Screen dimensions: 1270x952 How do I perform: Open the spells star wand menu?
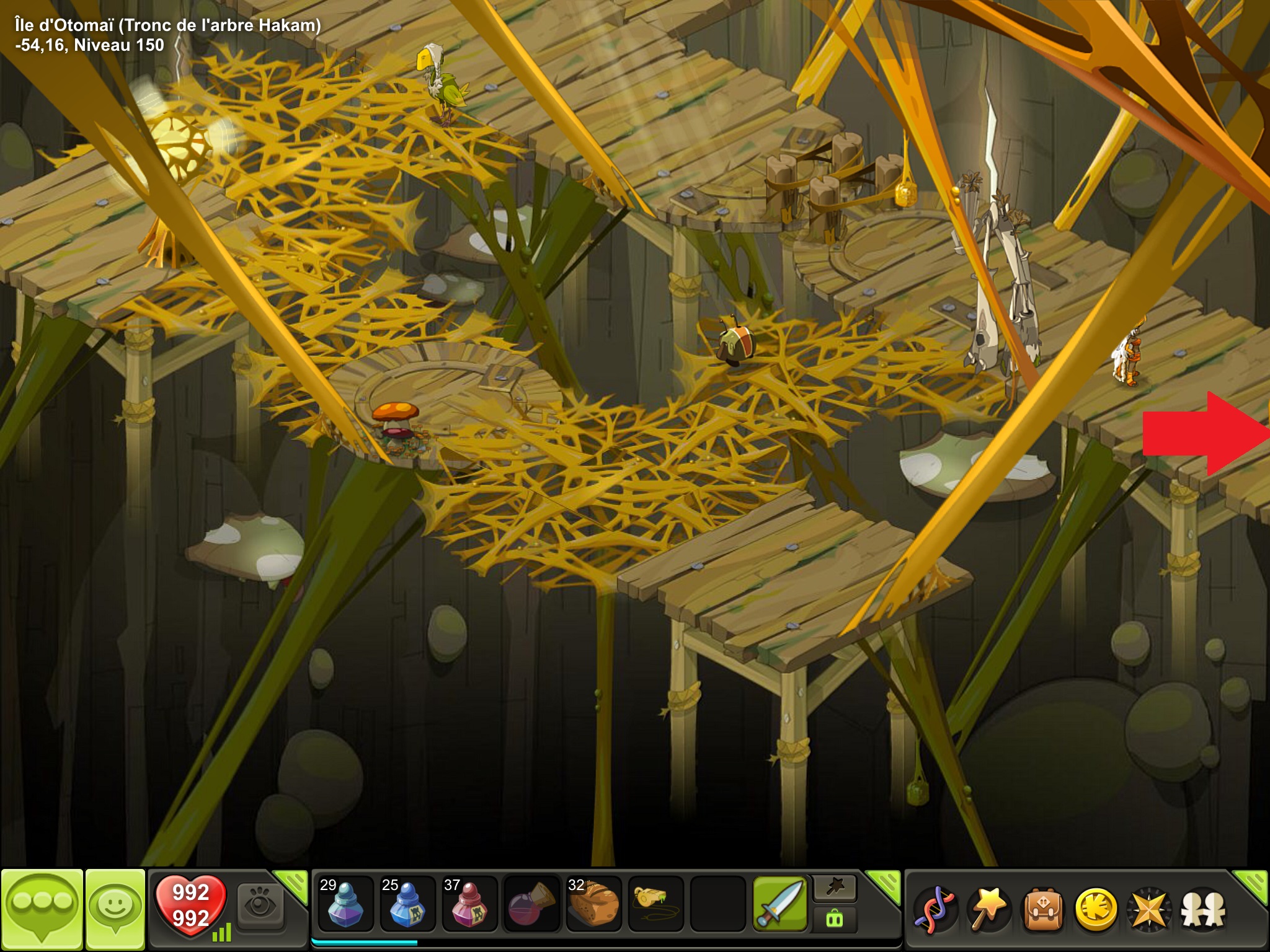click(x=988, y=910)
